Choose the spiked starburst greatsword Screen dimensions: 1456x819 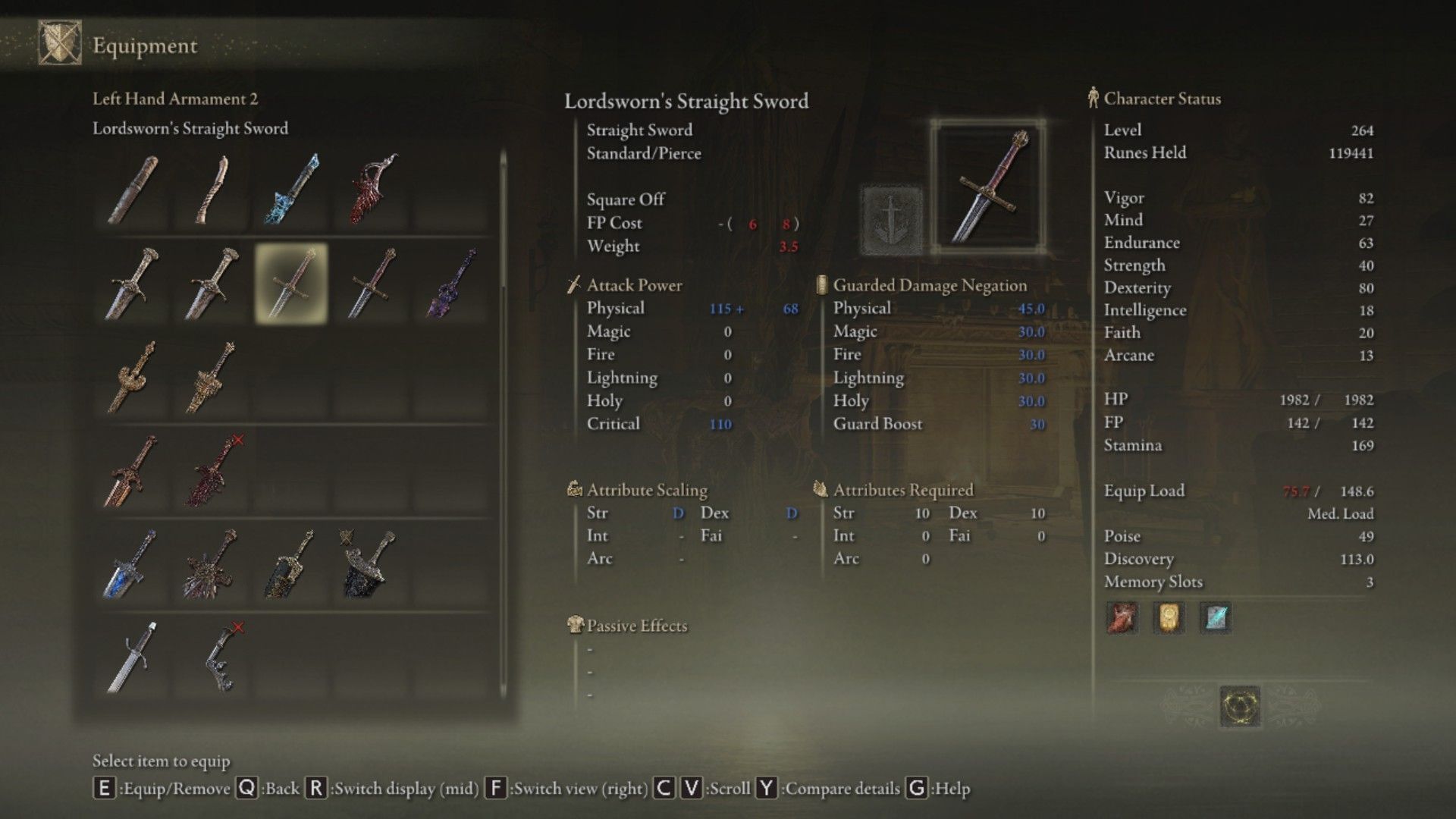pos(212,563)
